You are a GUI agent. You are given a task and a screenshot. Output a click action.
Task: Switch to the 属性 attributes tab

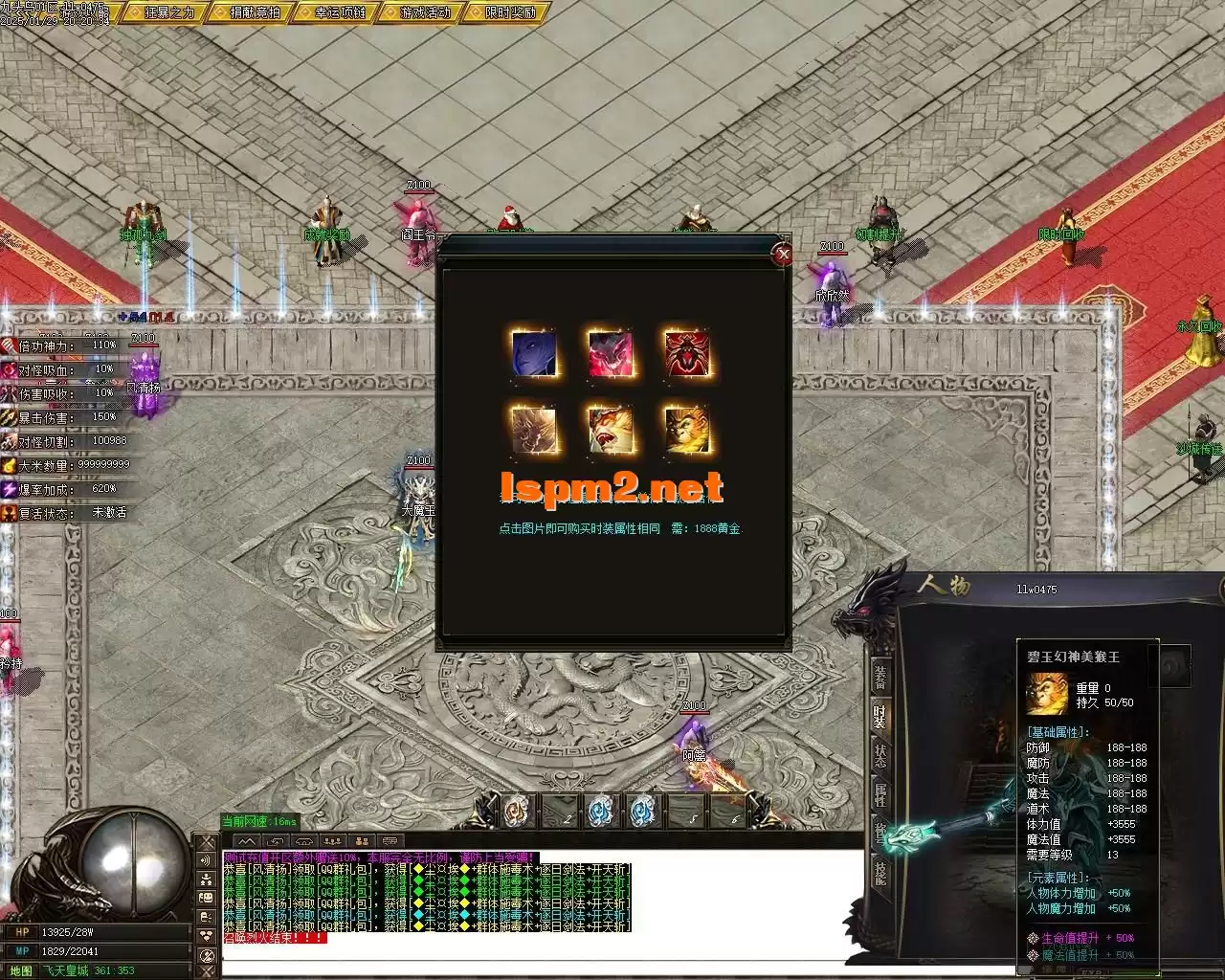880,794
